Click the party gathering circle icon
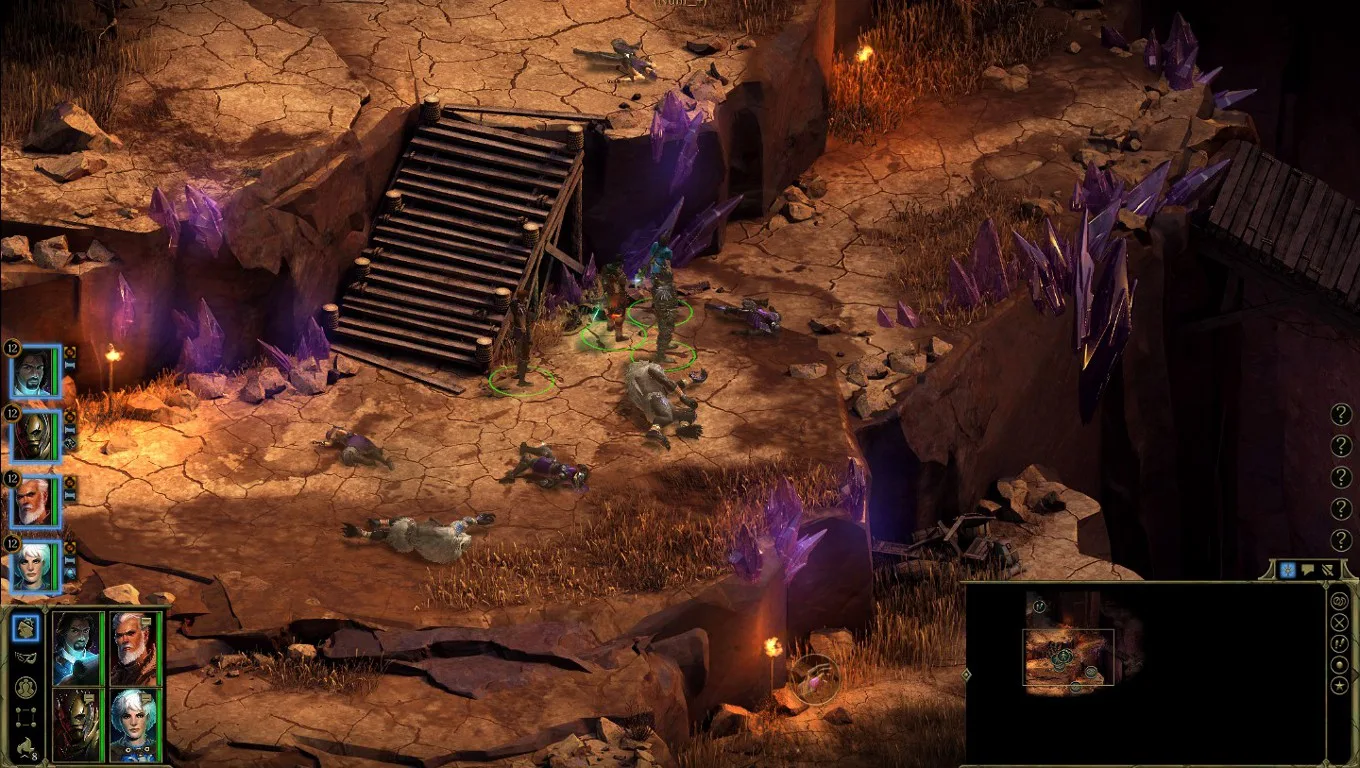Image resolution: width=1360 pixels, height=768 pixels. 27,687
